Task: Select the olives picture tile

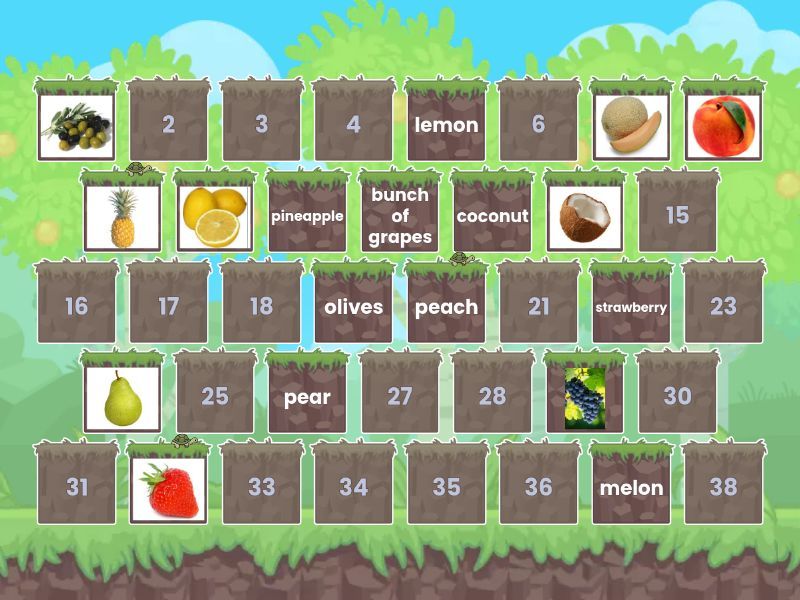Action: point(76,126)
